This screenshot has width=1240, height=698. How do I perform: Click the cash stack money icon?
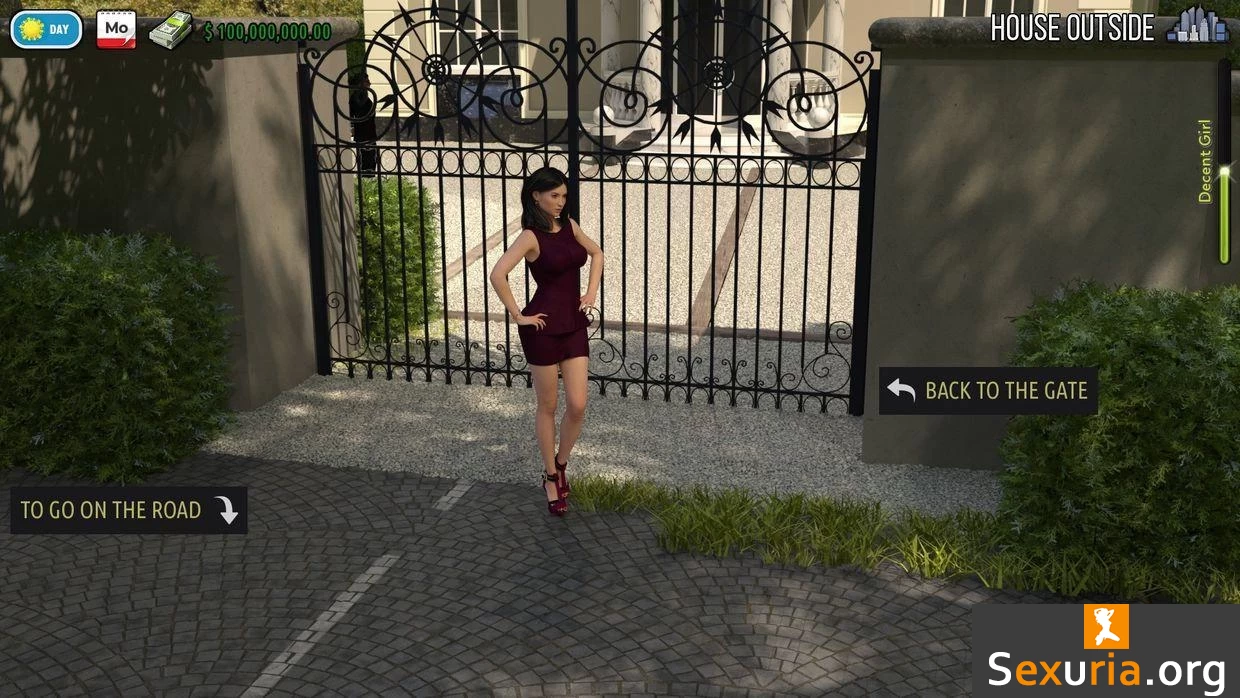coord(171,30)
